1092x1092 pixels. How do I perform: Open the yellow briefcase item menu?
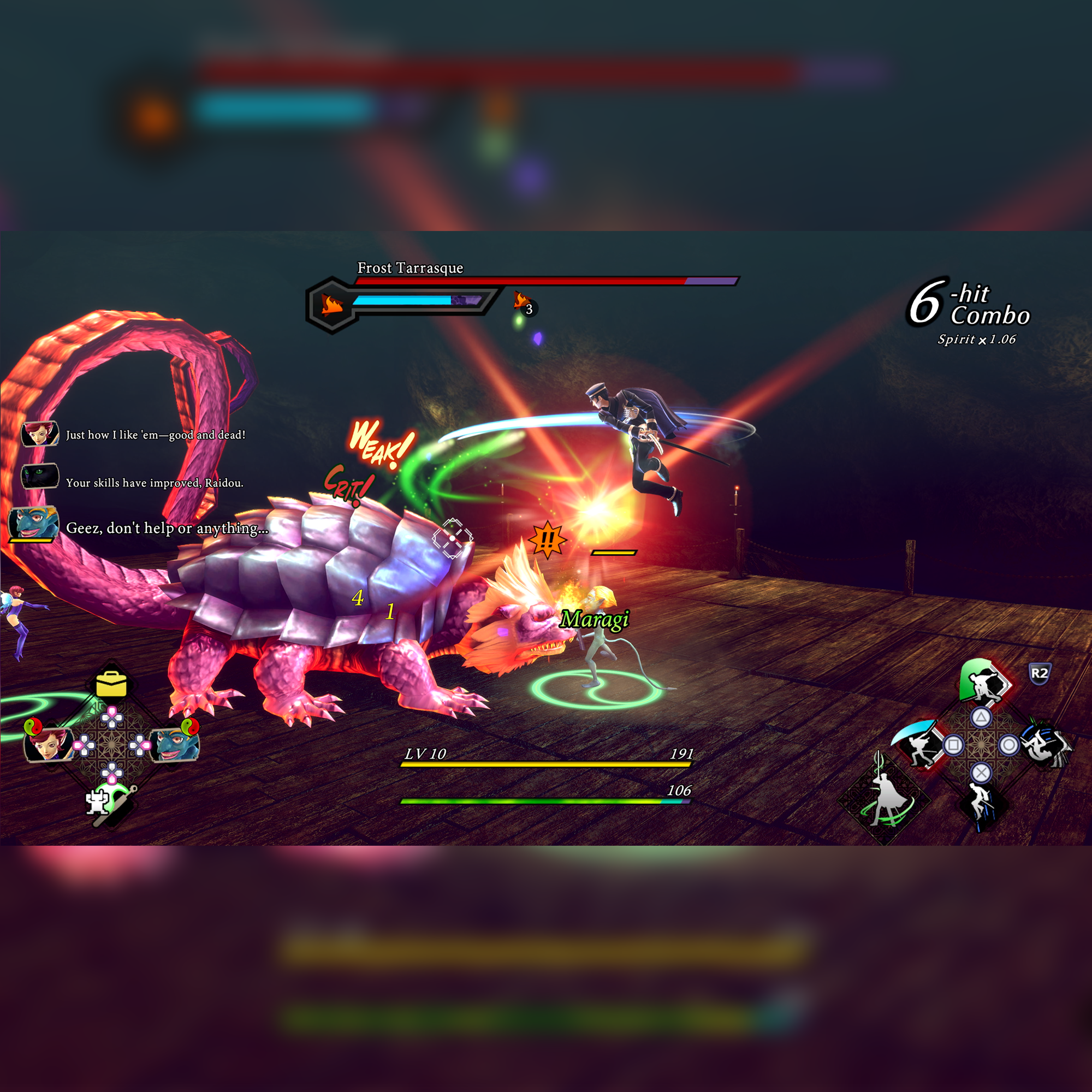[111, 684]
